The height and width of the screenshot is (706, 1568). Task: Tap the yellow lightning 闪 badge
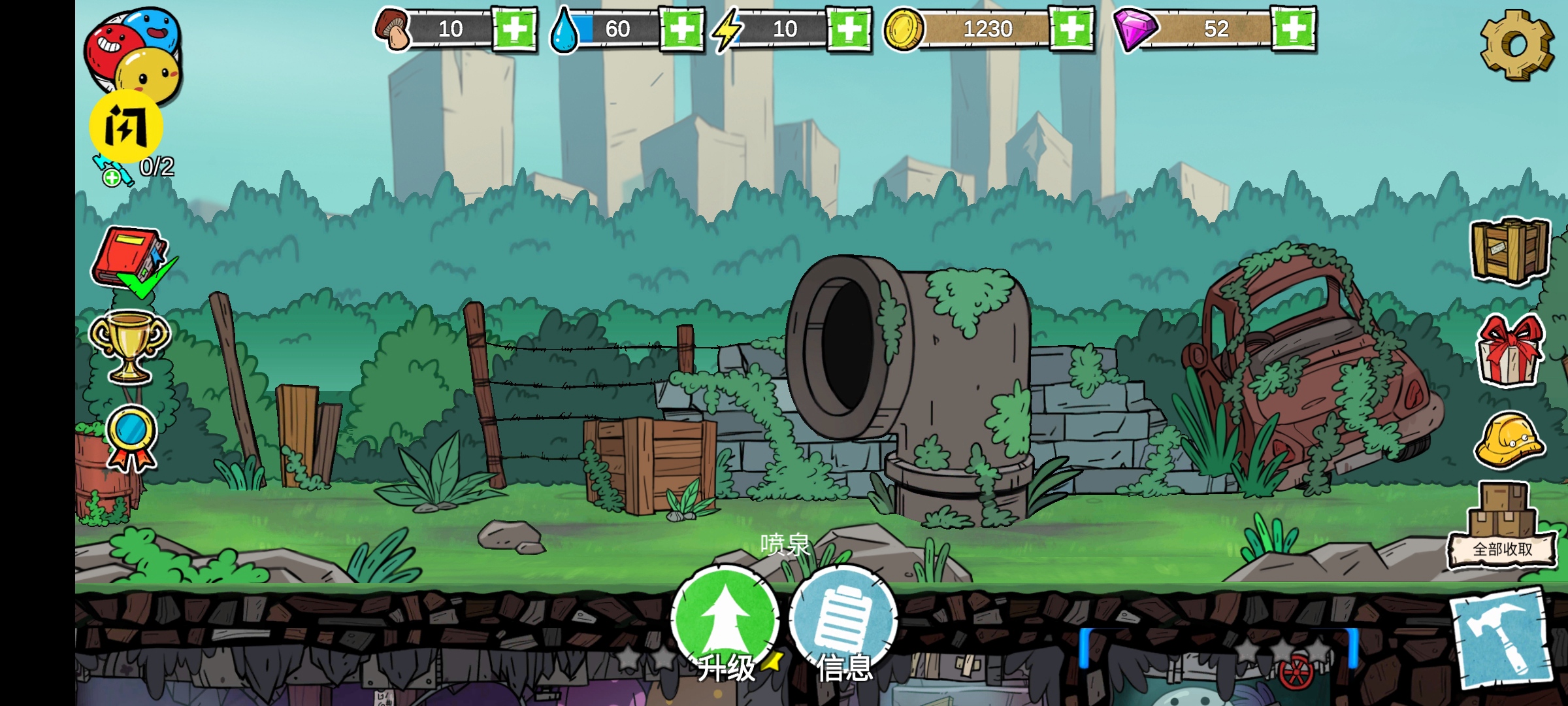[126, 127]
